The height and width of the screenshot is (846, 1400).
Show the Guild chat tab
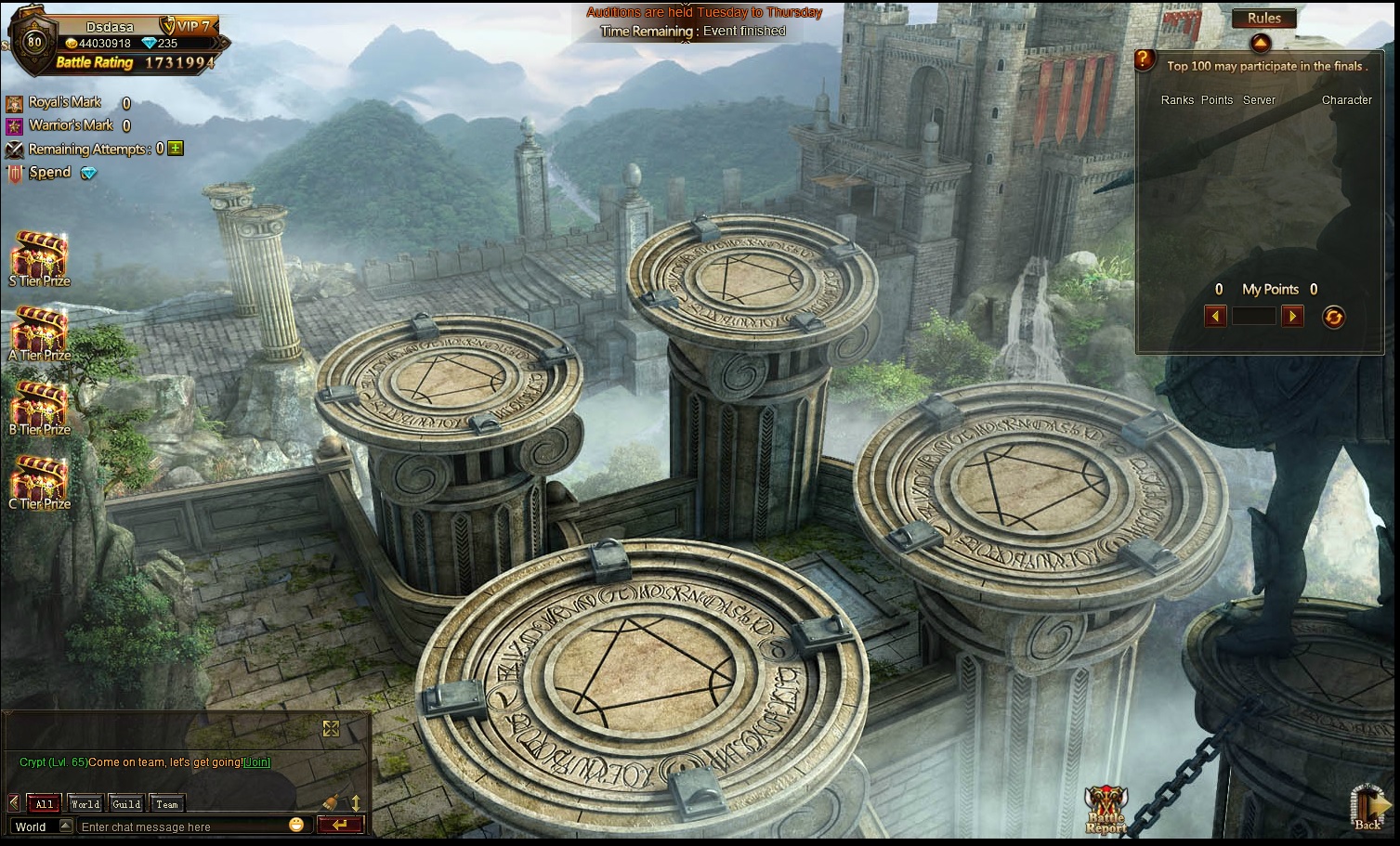click(x=126, y=804)
